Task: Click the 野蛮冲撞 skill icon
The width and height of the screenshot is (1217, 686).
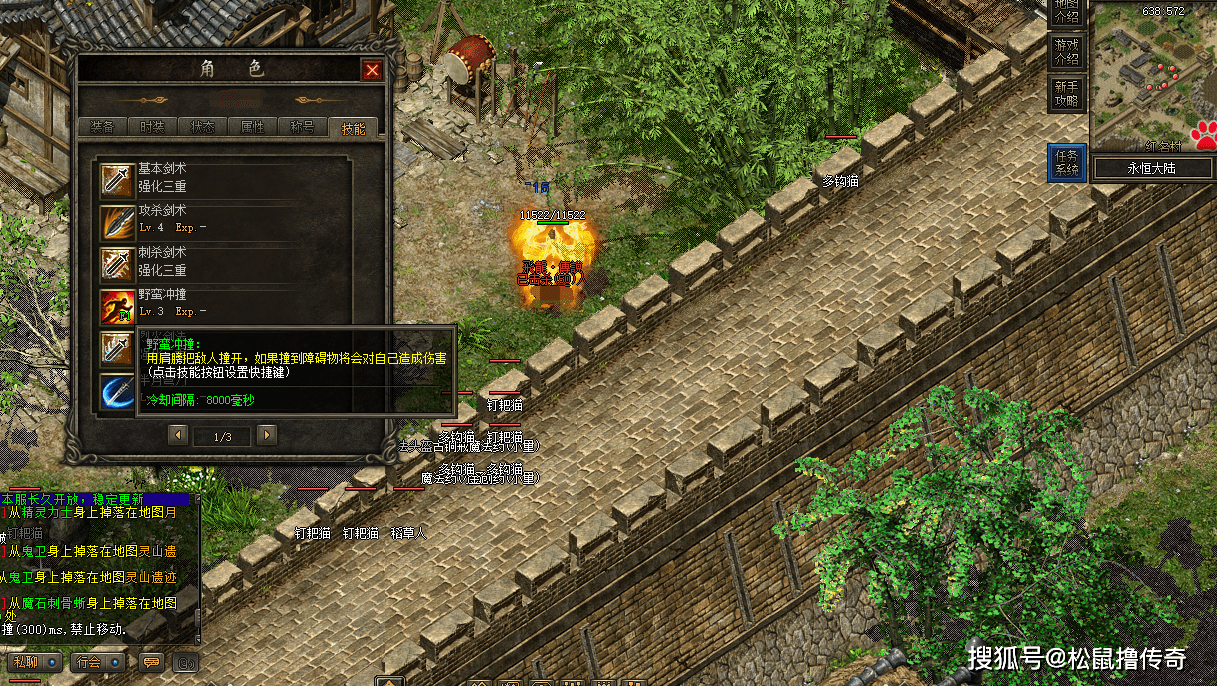Action: point(117,306)
